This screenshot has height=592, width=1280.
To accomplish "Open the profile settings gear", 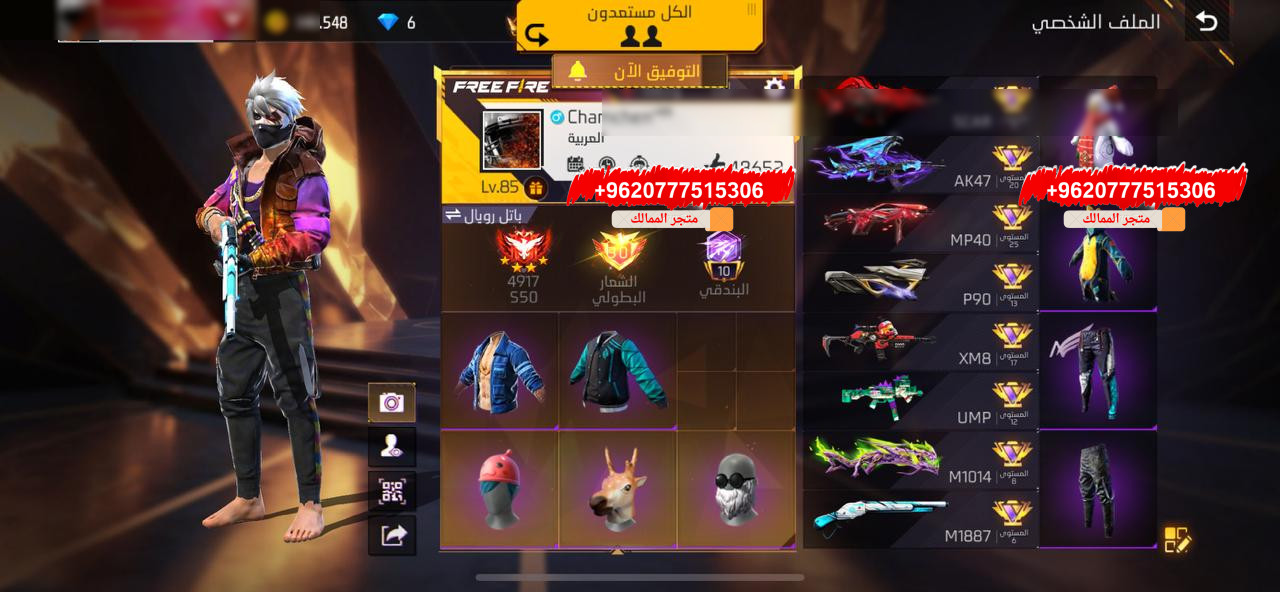I will [773, 88].
